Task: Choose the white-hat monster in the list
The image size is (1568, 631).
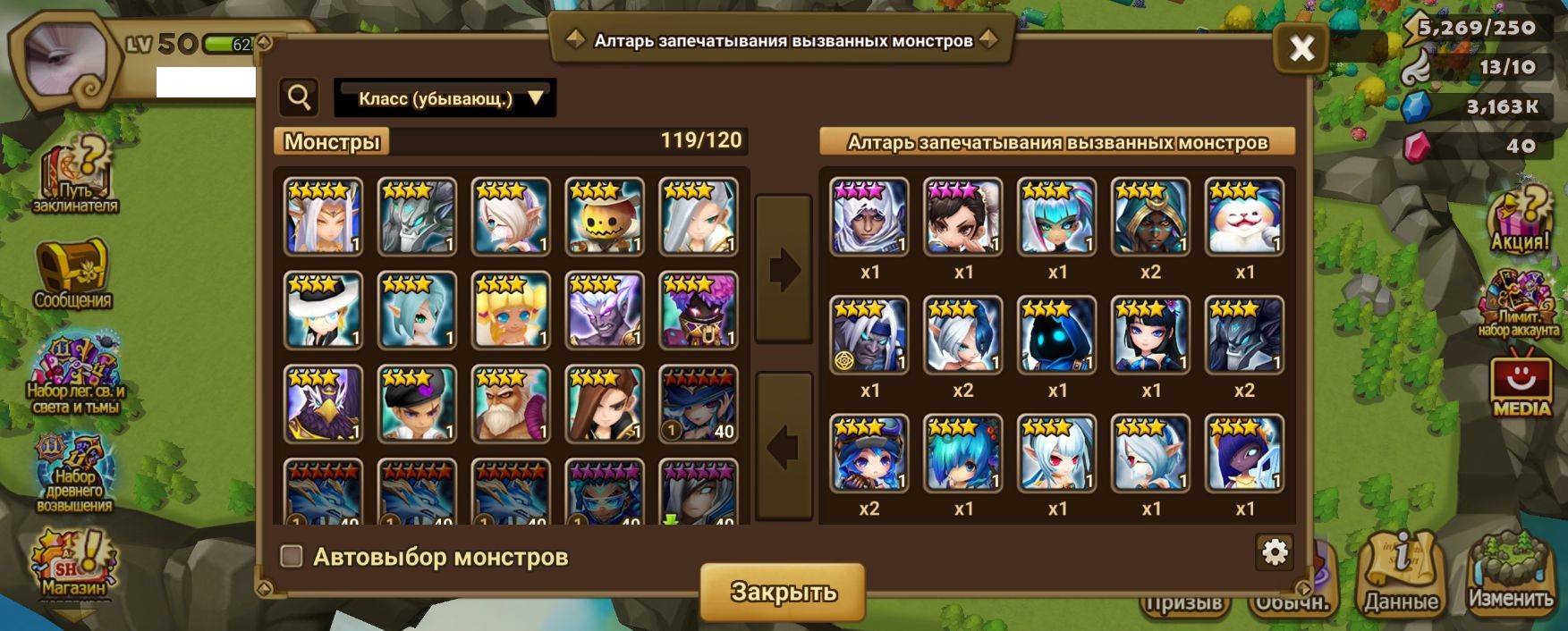Action: click(323, 311)
